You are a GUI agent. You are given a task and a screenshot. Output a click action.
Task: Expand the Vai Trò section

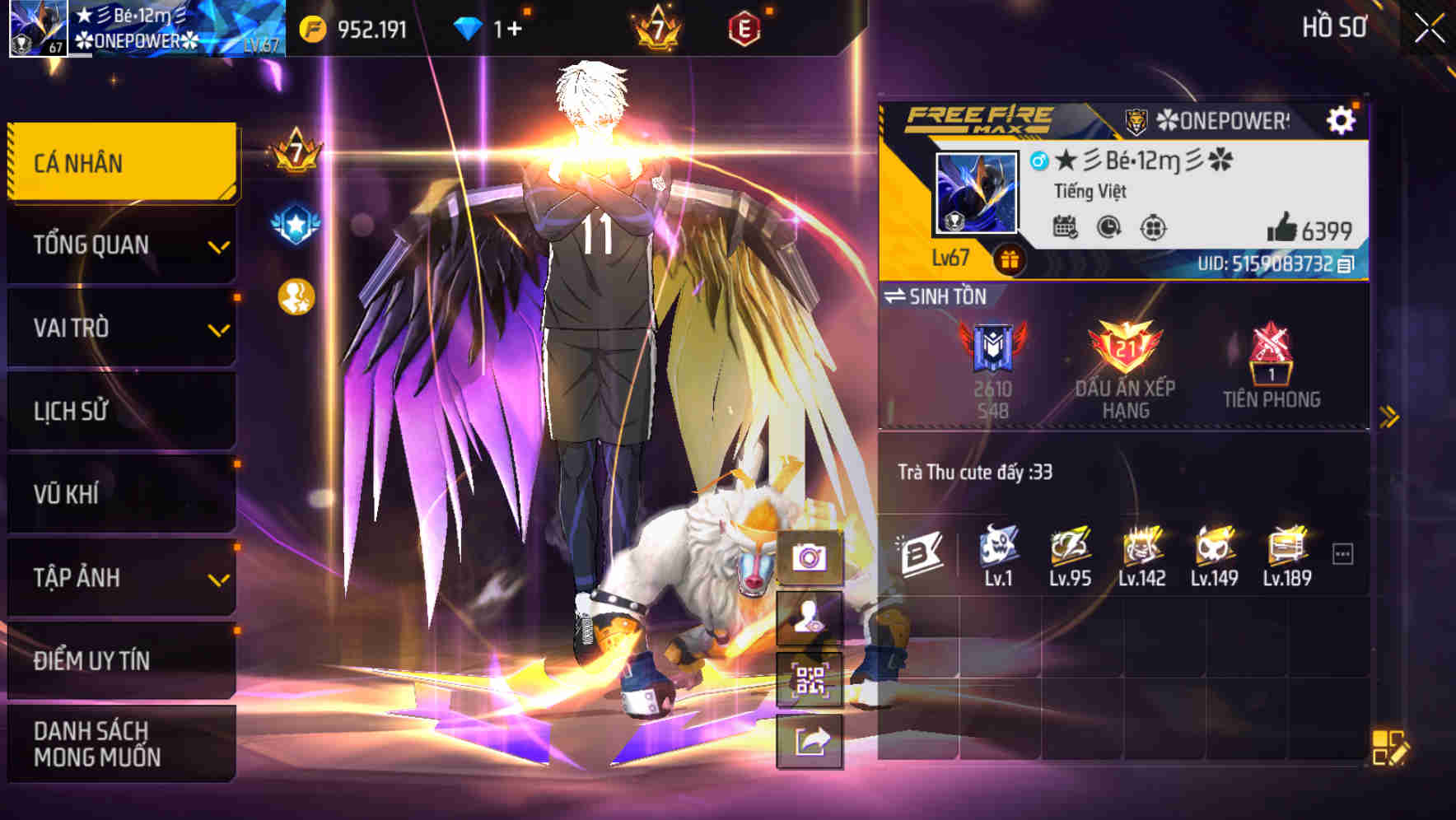[x=120, y=328]
